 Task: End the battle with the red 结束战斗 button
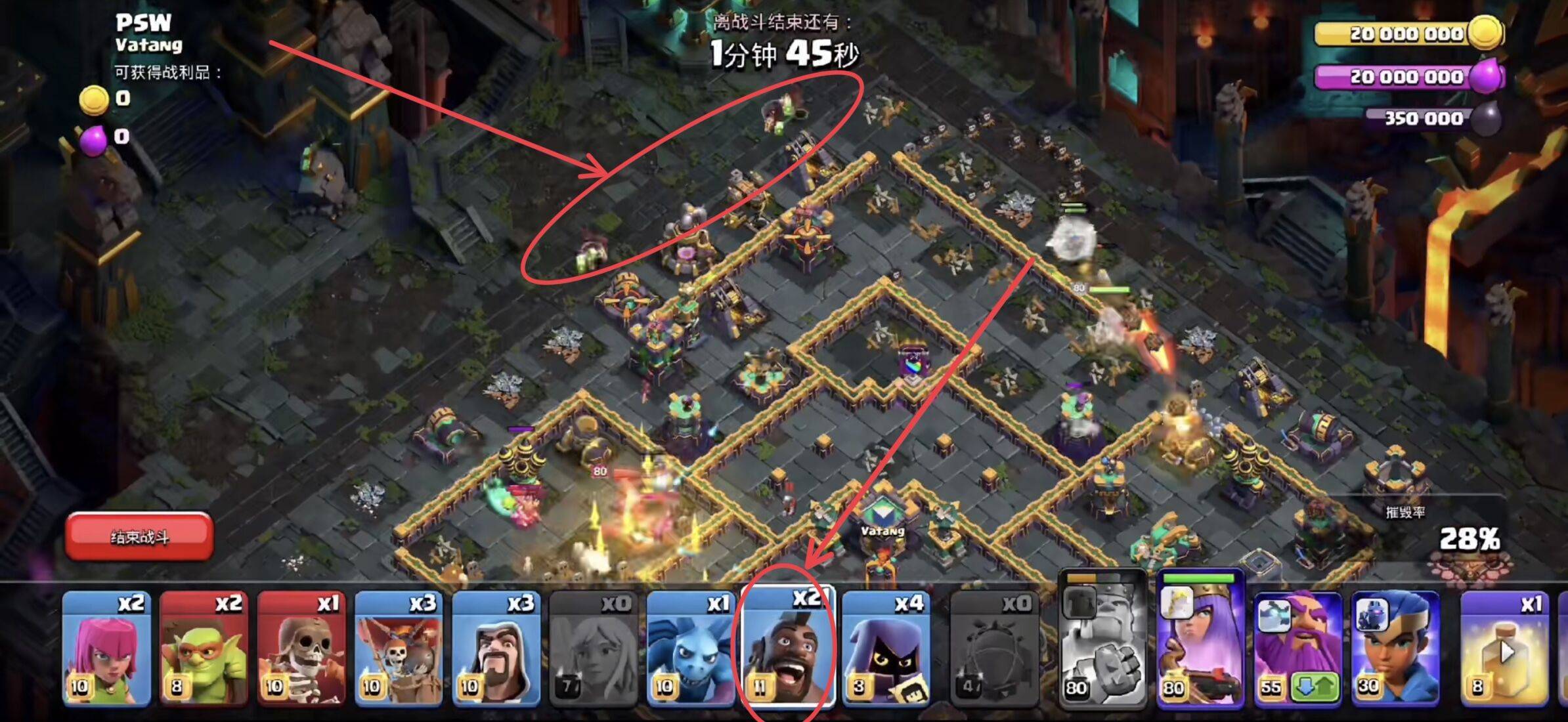click(x=139, y=537)
